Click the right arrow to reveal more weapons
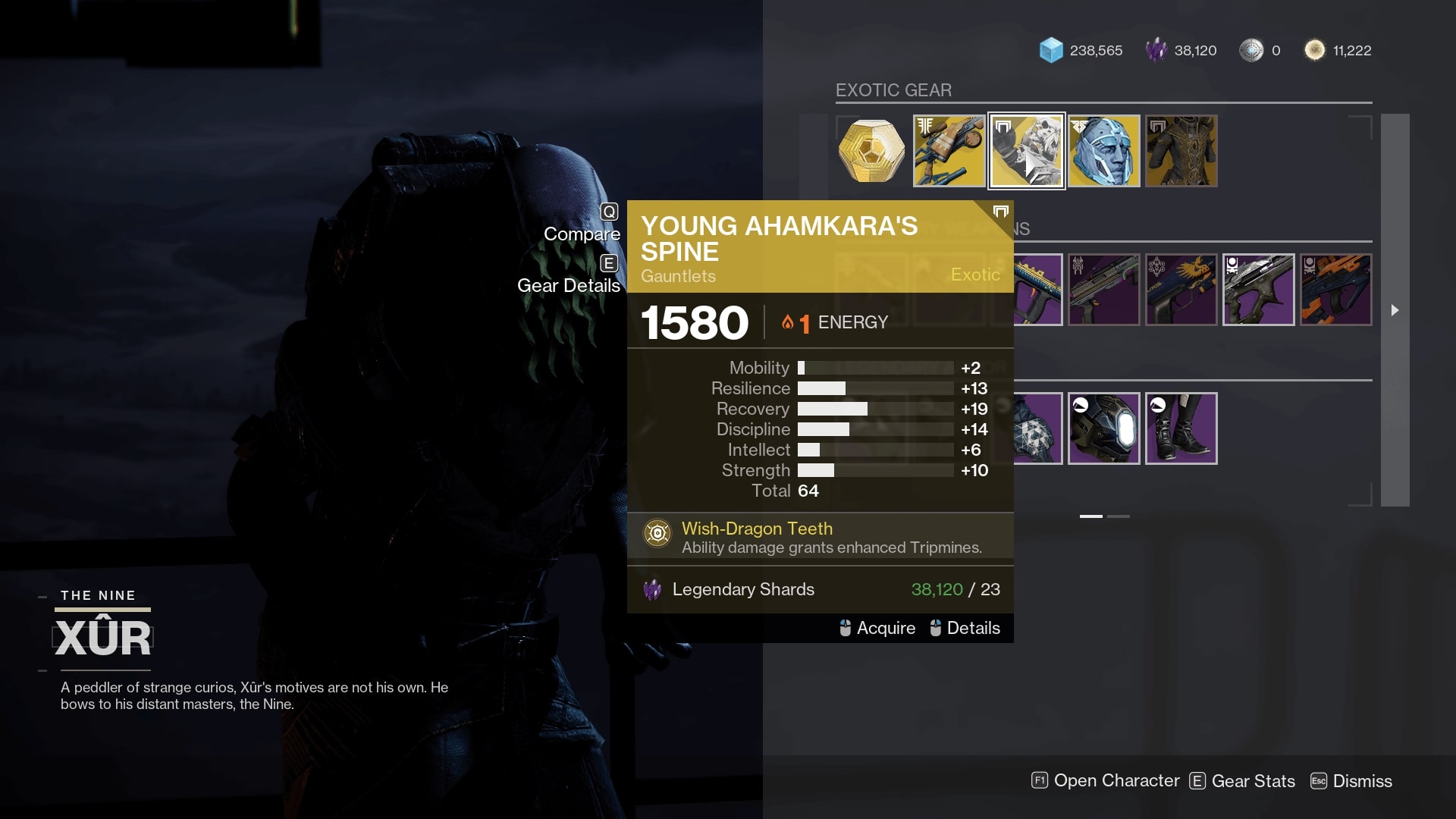 coord(1395,310)
